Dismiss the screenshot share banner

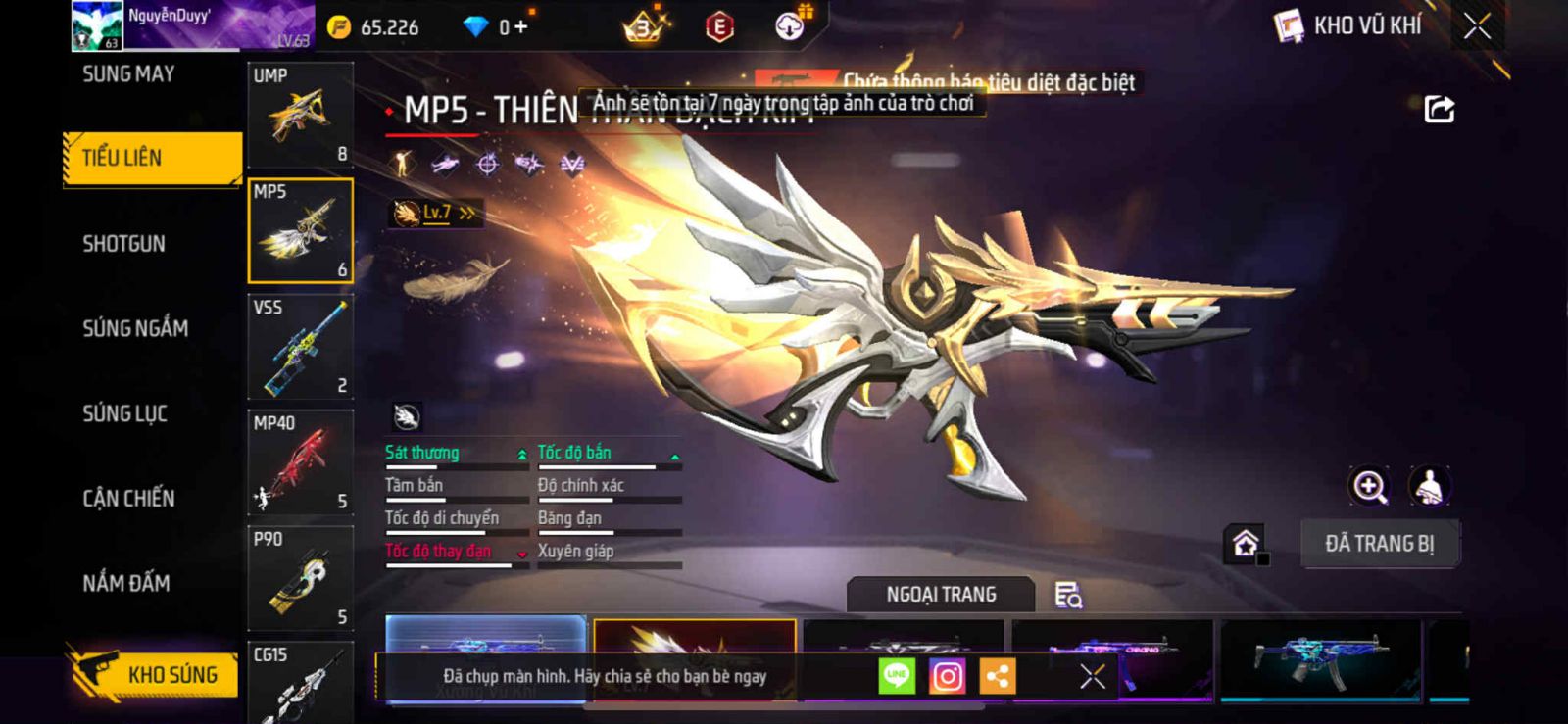click(1092, 676)
